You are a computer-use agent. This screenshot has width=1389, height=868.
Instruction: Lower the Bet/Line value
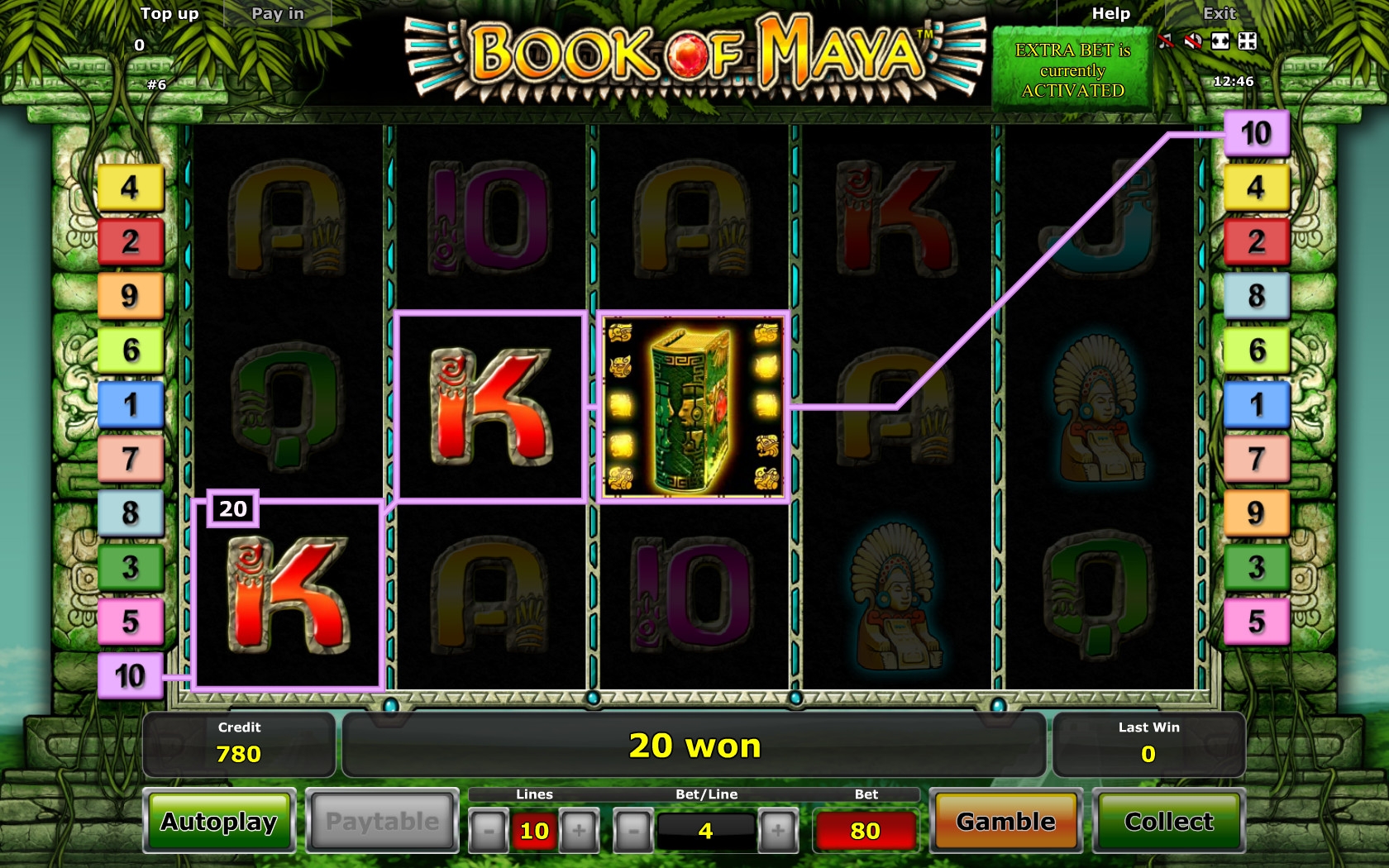click(x=633, y=831)
